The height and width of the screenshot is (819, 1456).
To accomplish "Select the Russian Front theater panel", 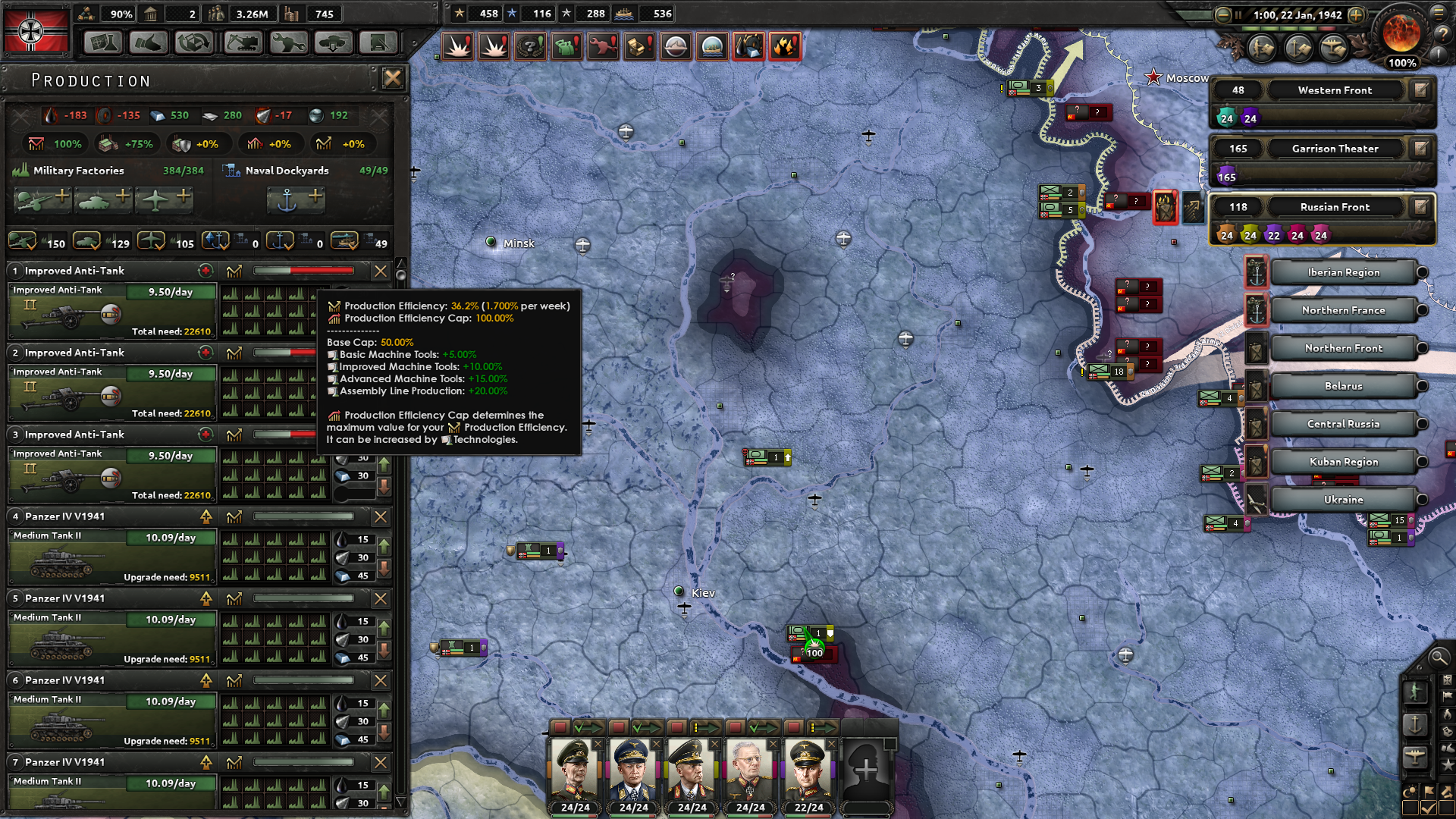I will (x=1335, y=206).
